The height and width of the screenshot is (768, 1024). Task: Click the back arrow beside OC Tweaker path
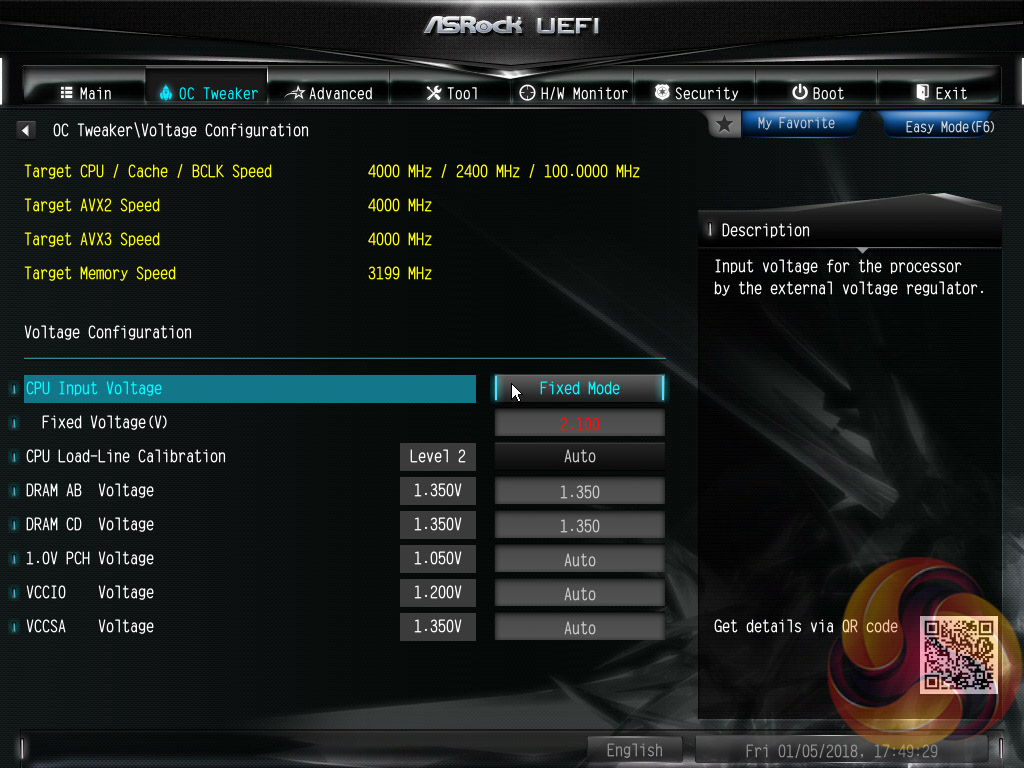(x=26, y=130)
